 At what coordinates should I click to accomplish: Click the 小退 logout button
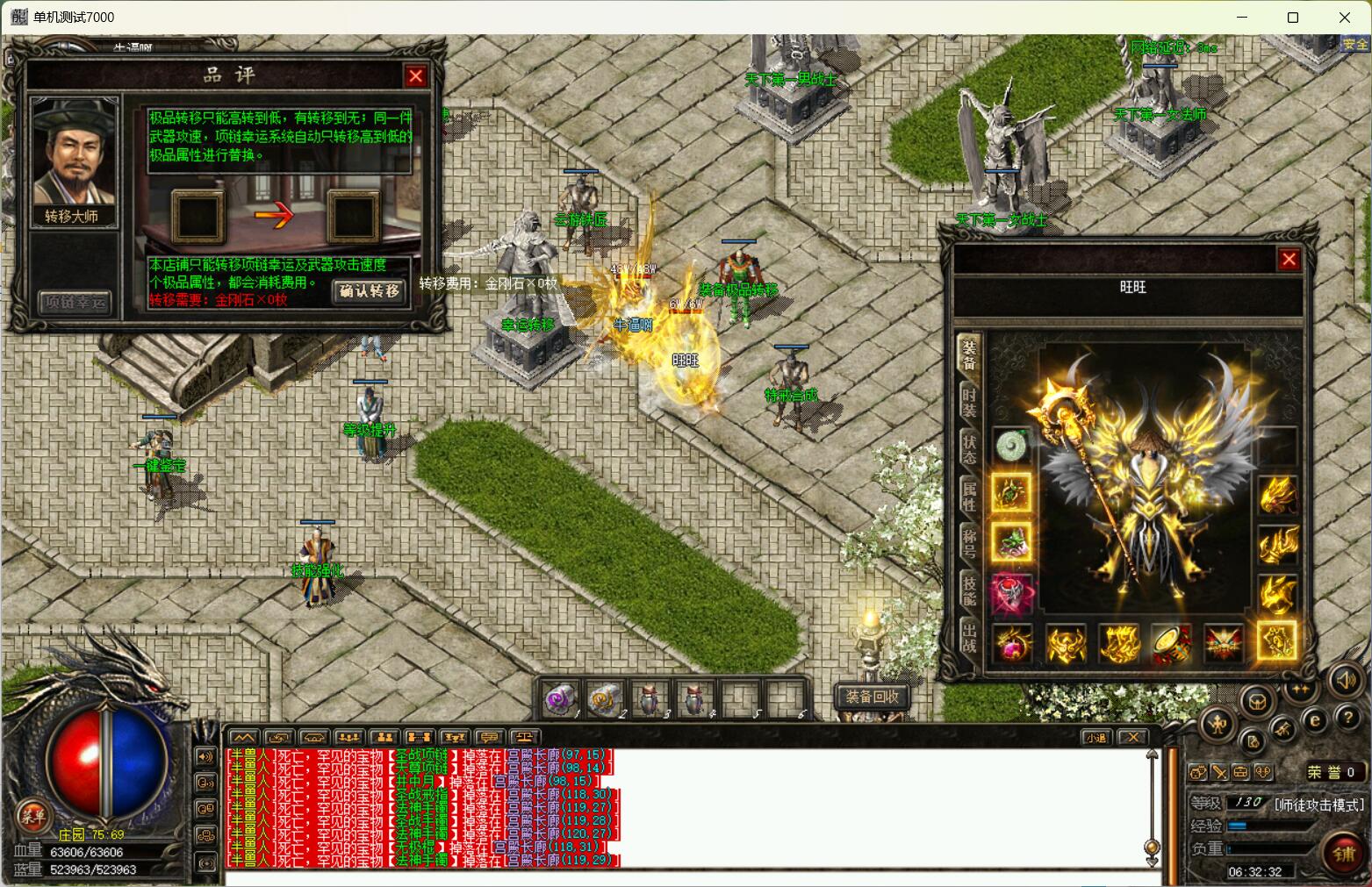tap(1095, 737)
